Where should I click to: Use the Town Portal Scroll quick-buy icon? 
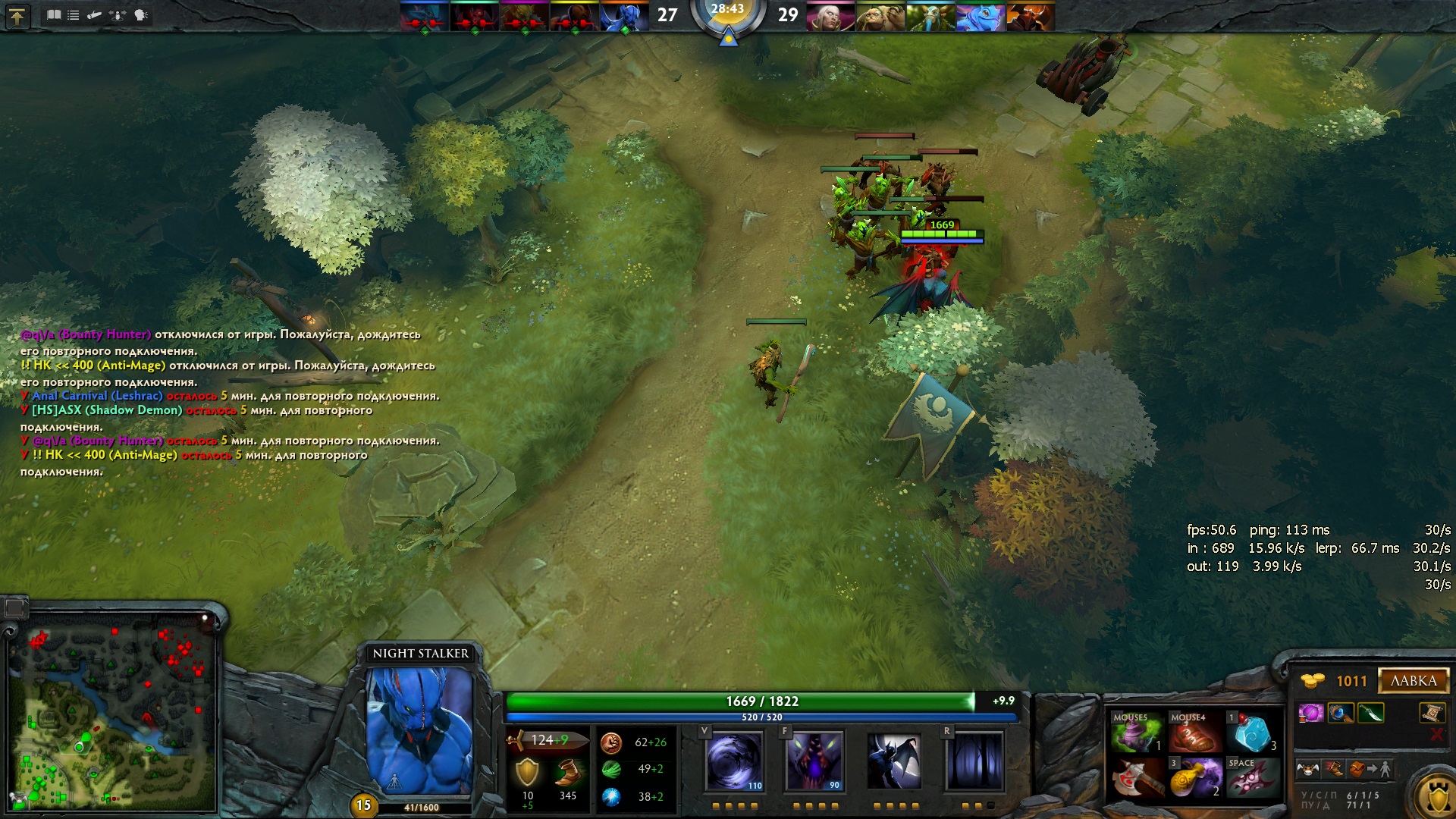1431,713
